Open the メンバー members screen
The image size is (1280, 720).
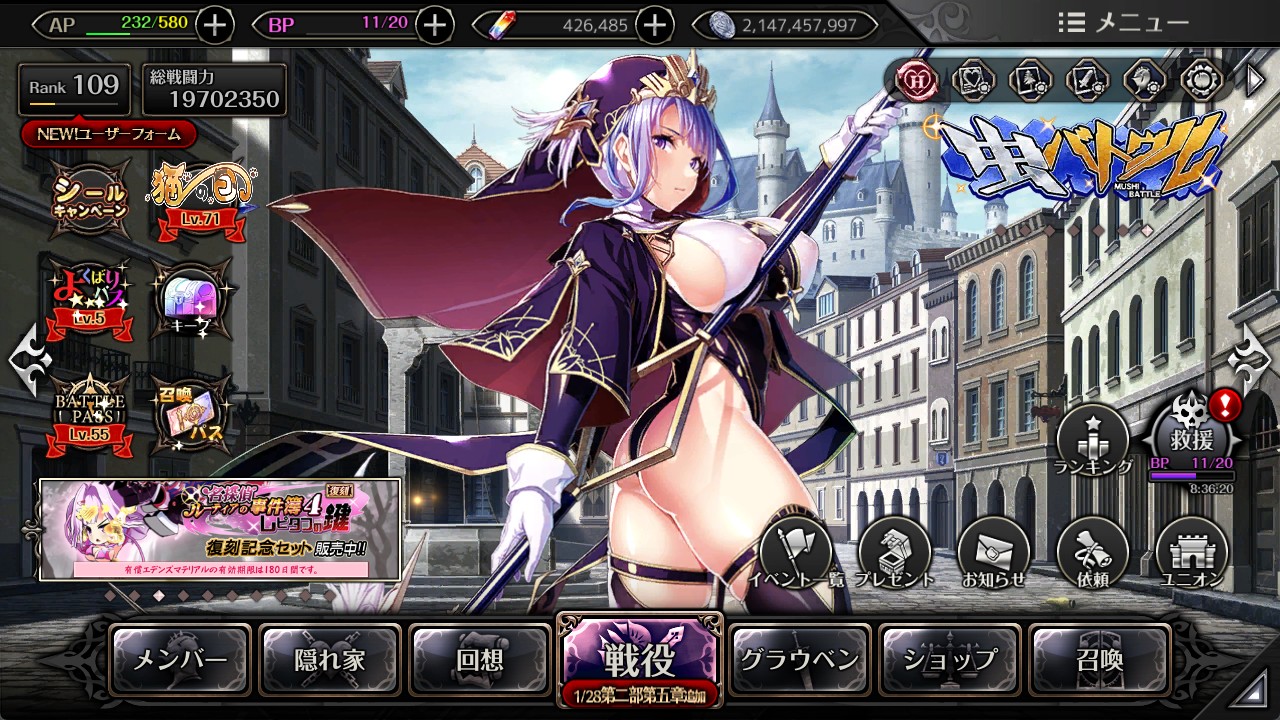[180, 660]
